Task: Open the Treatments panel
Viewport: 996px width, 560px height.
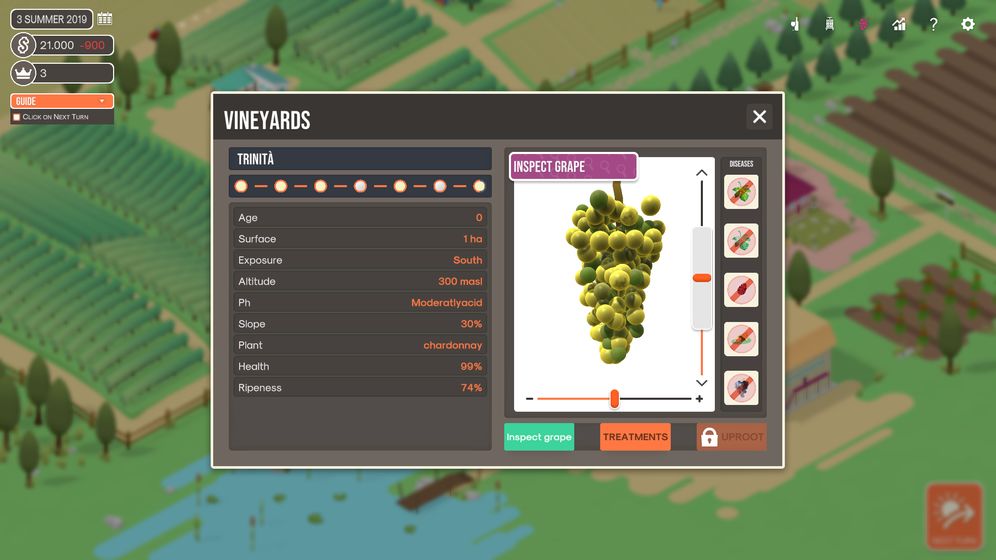Action: pyautogui.click(x=635, y=437)
